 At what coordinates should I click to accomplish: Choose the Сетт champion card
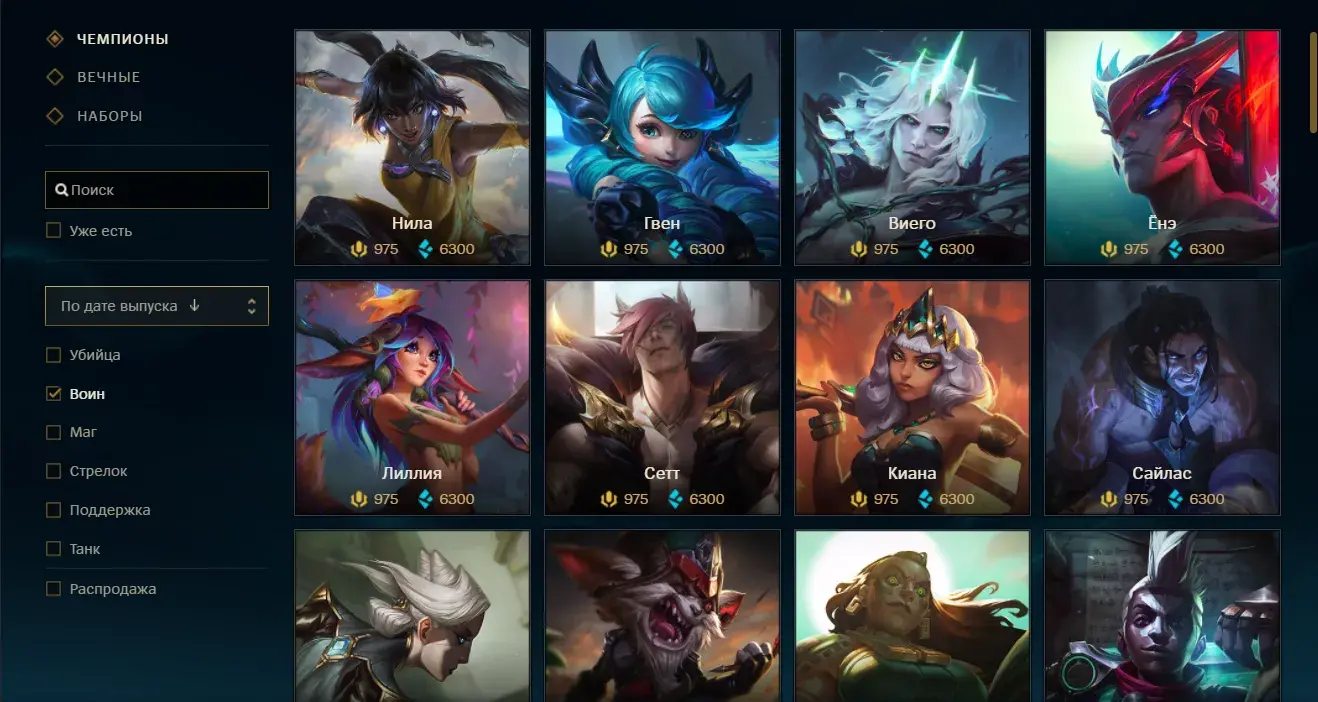[662, 397]
